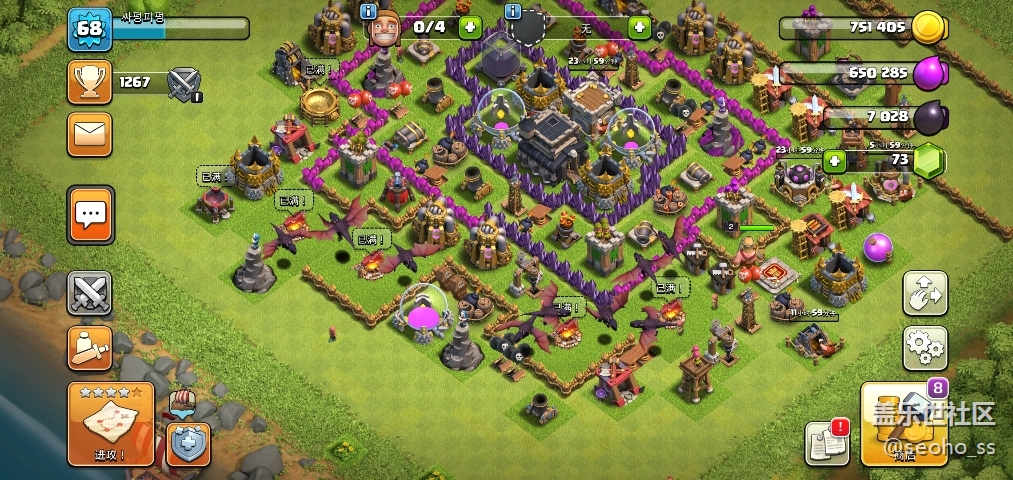
Task: Open the Attack map button
Action: 110,424
